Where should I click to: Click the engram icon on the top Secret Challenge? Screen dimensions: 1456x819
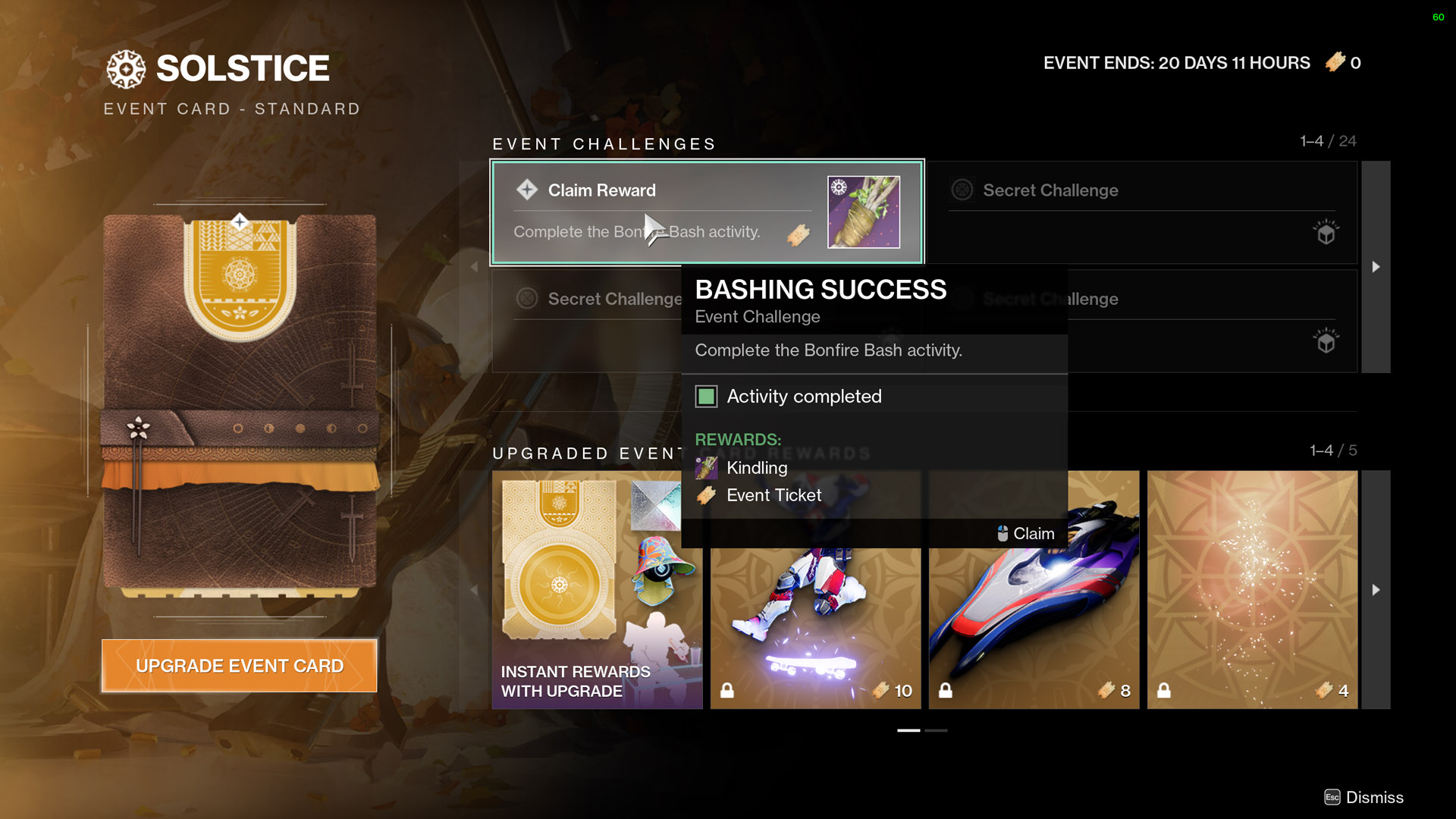click(x=1324, y=234)
